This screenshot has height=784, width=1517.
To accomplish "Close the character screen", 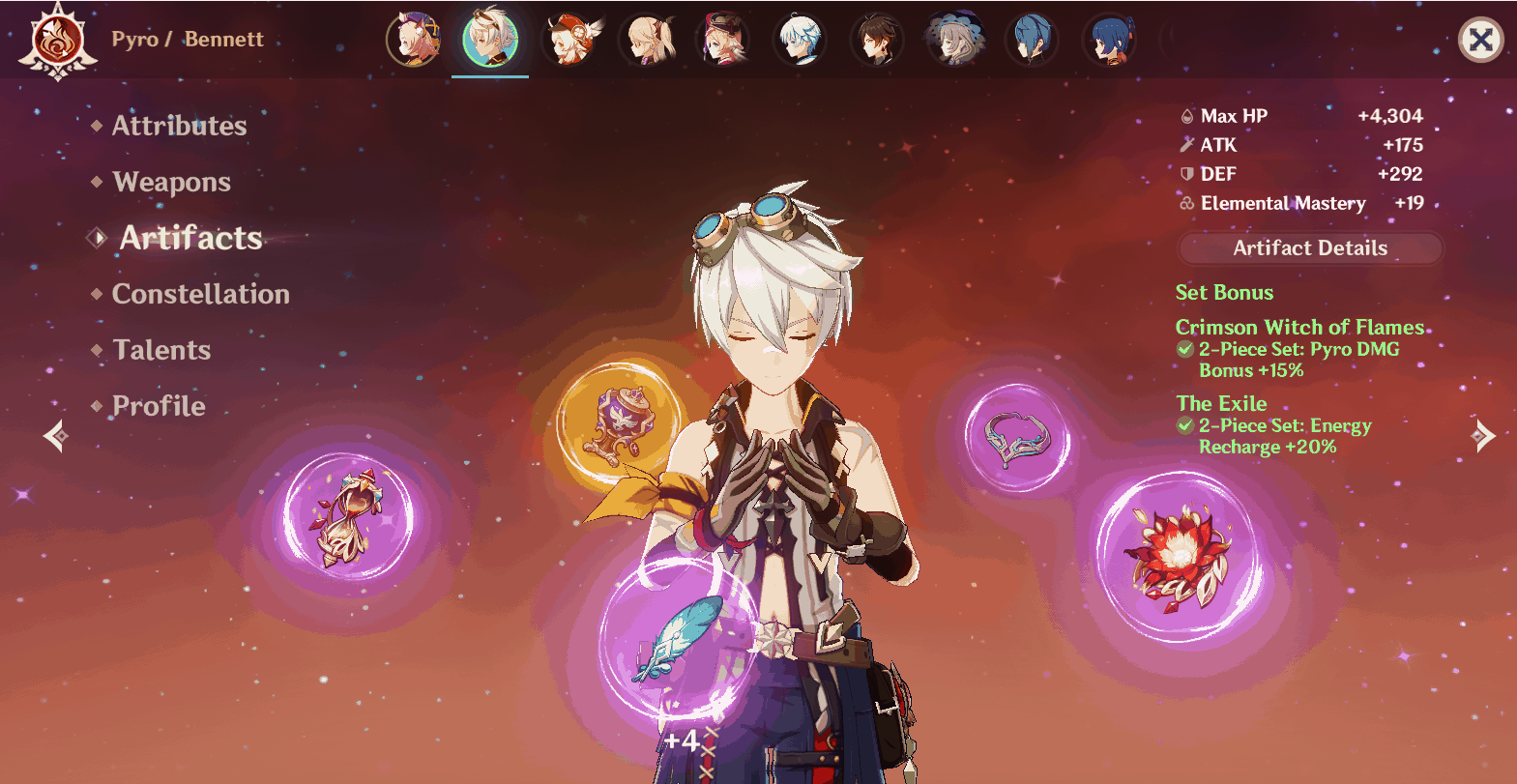I will point(1480,41).
